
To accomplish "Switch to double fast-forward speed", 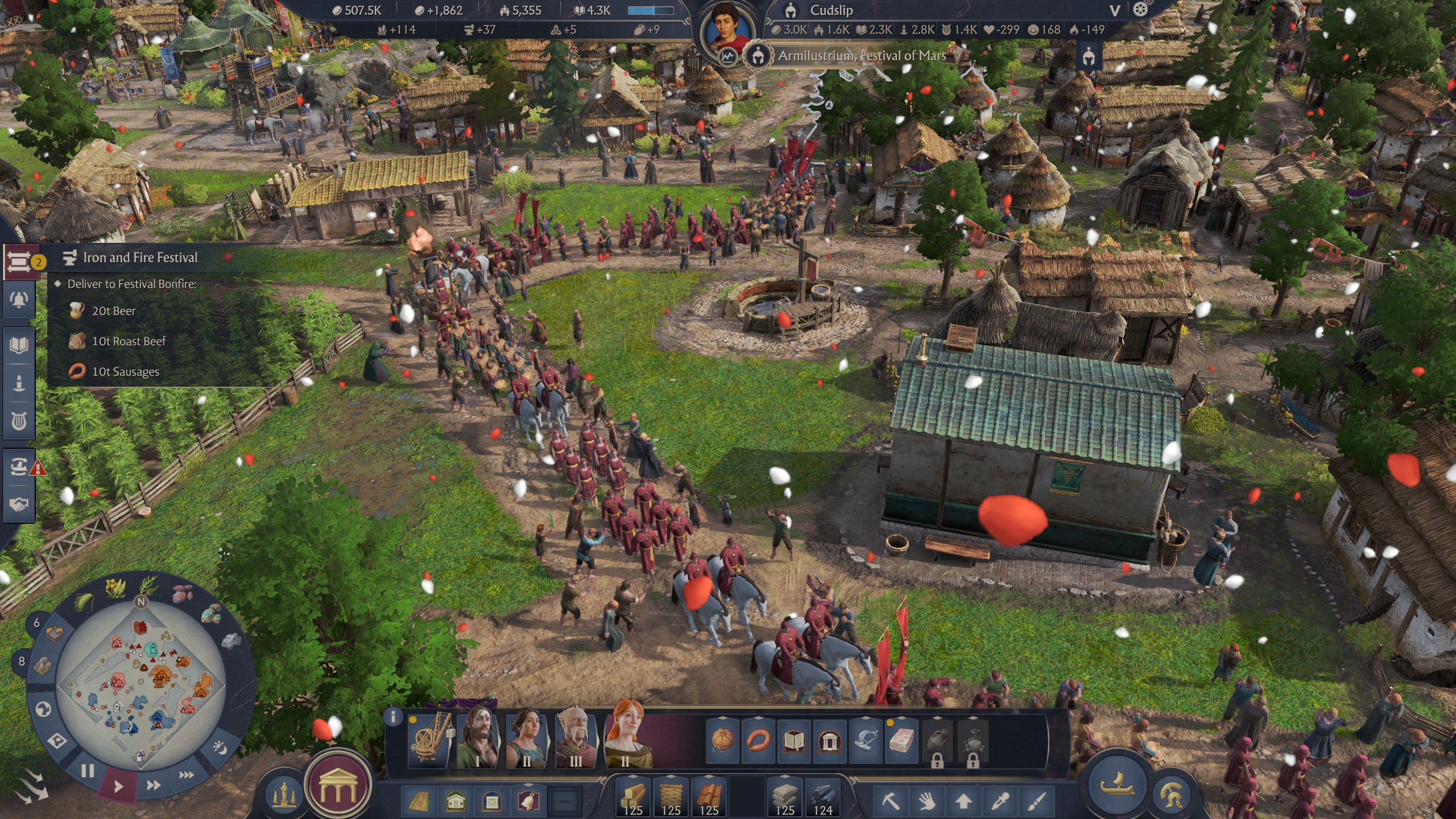I will tap(153, 785).
